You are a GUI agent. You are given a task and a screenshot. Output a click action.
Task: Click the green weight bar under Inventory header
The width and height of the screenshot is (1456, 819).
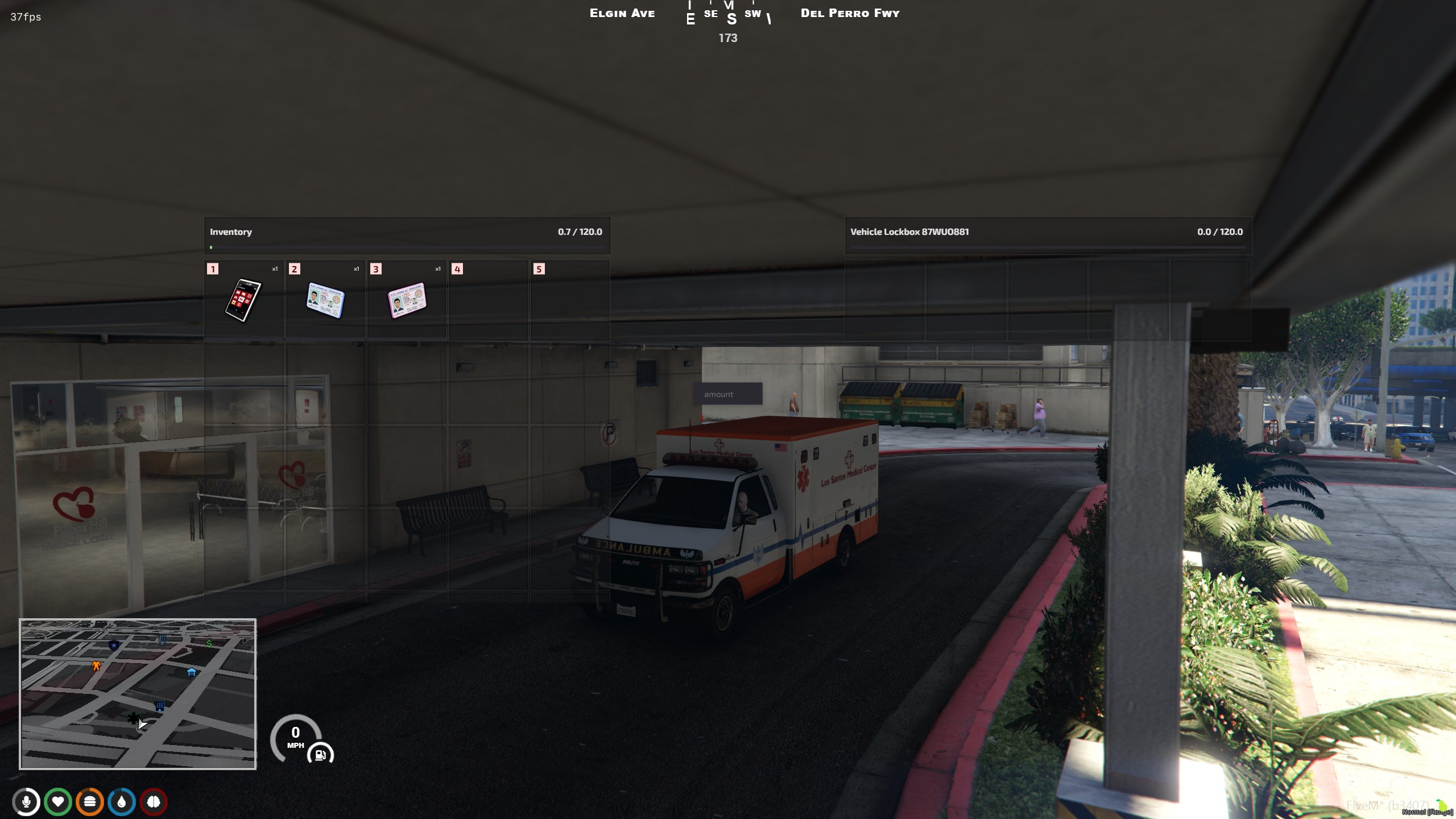210,247
